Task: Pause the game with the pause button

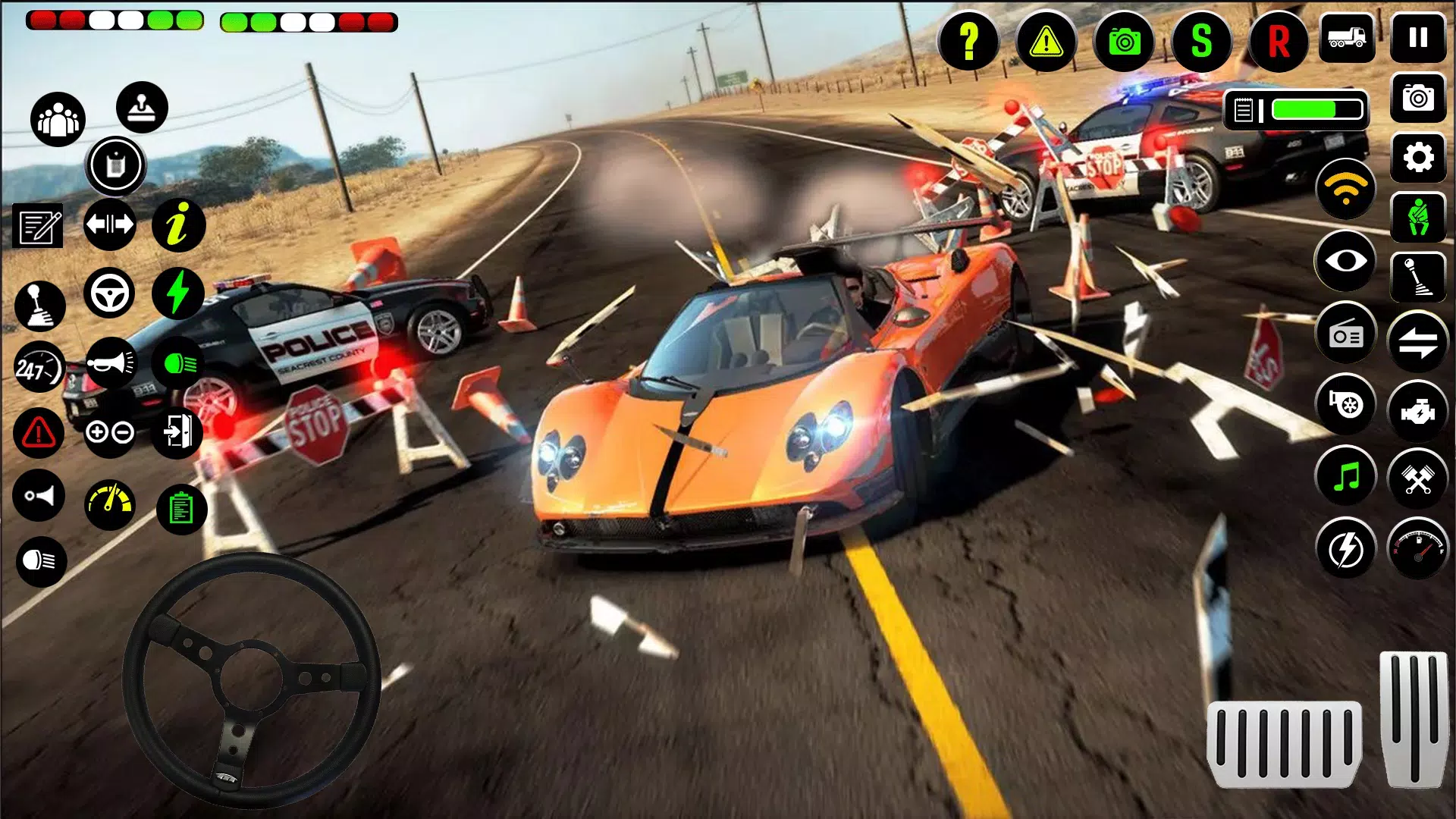Action: pos(1418,37)
